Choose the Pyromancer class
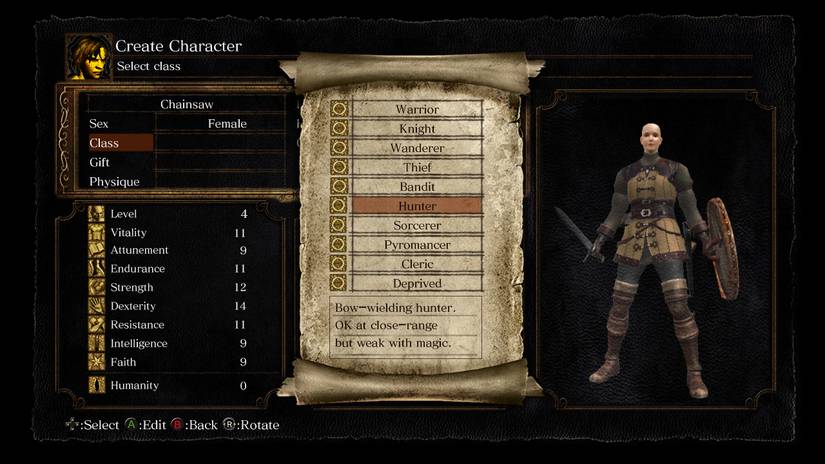The height and width of the screenshot is (464, 825). click(x=416, y=245)
